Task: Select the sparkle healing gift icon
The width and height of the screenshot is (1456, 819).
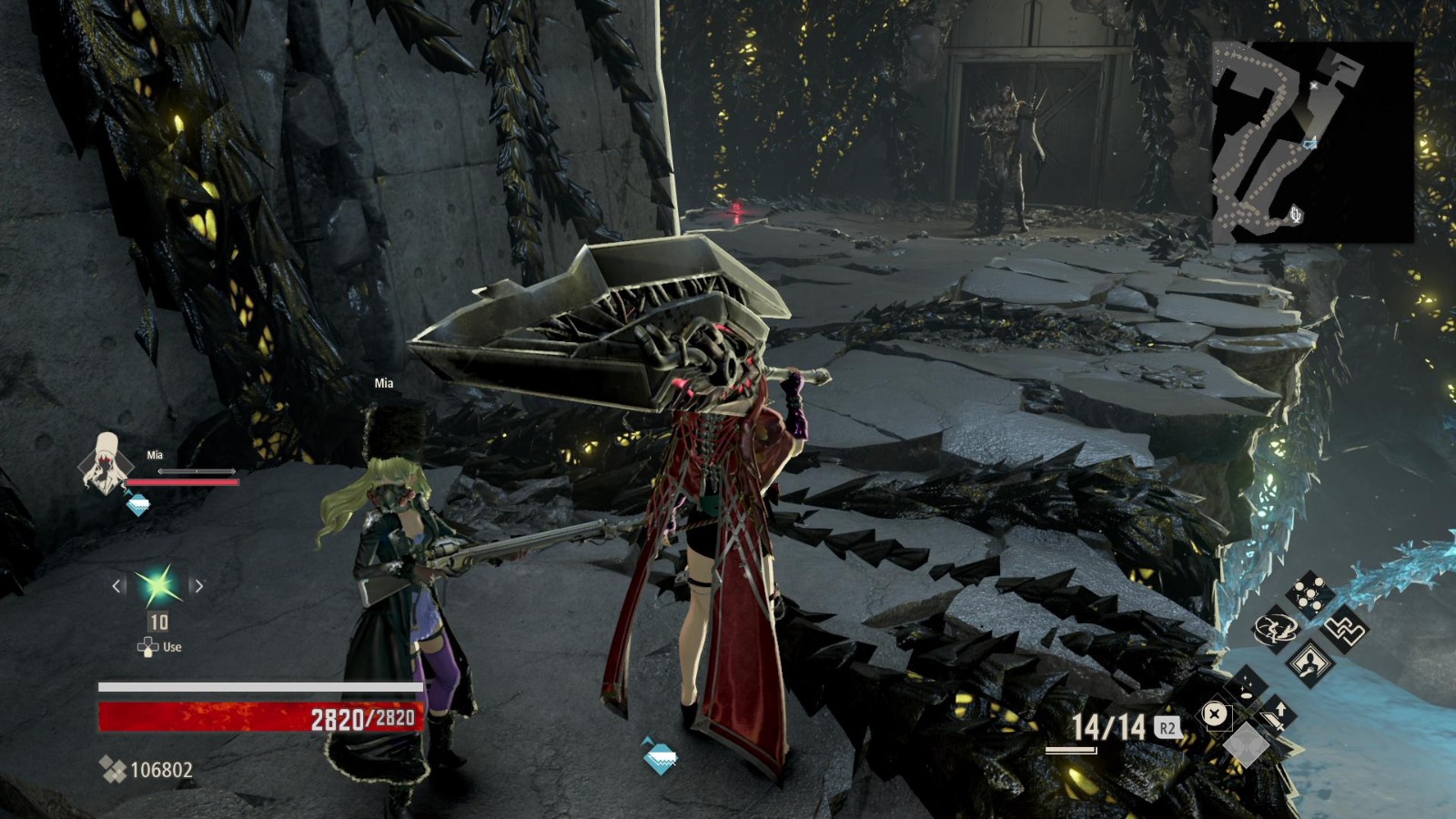Action: click(1245, 685)
